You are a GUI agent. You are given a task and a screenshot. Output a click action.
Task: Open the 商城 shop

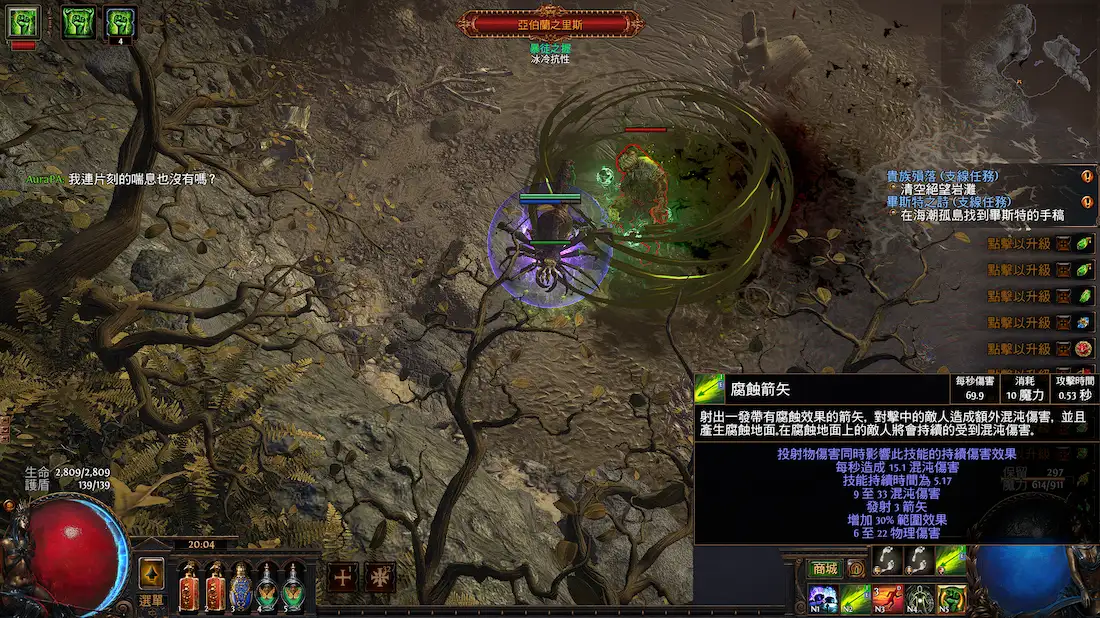point(824,568)
